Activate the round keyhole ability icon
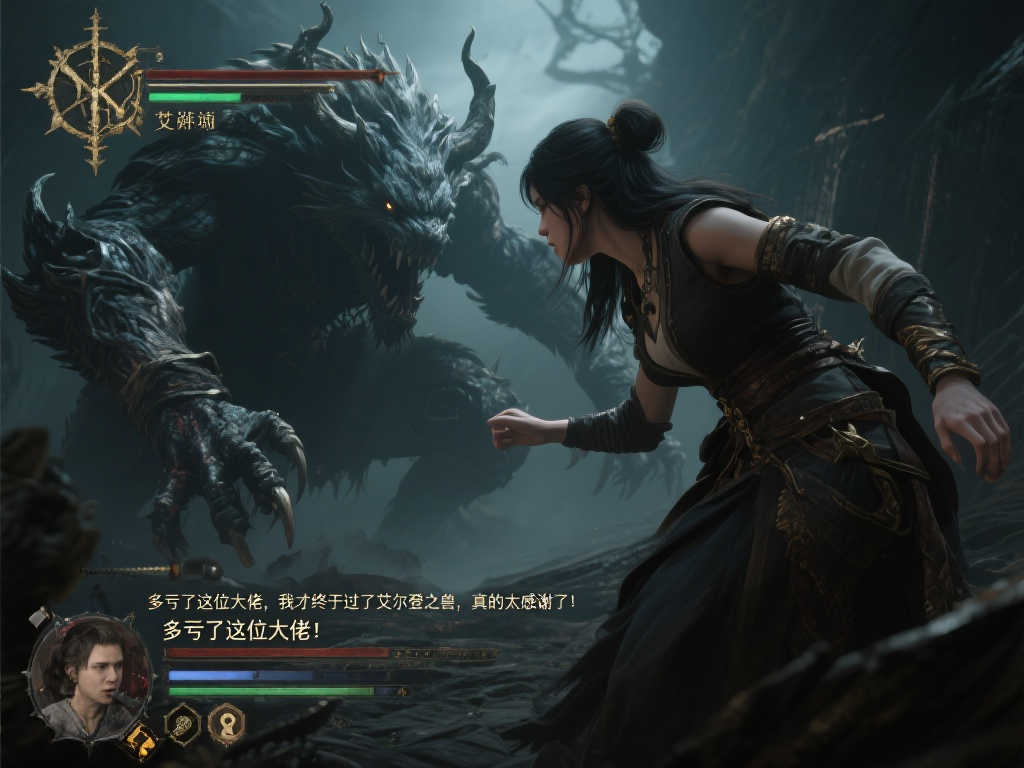The image size is (1024, 768). (227, 723)
